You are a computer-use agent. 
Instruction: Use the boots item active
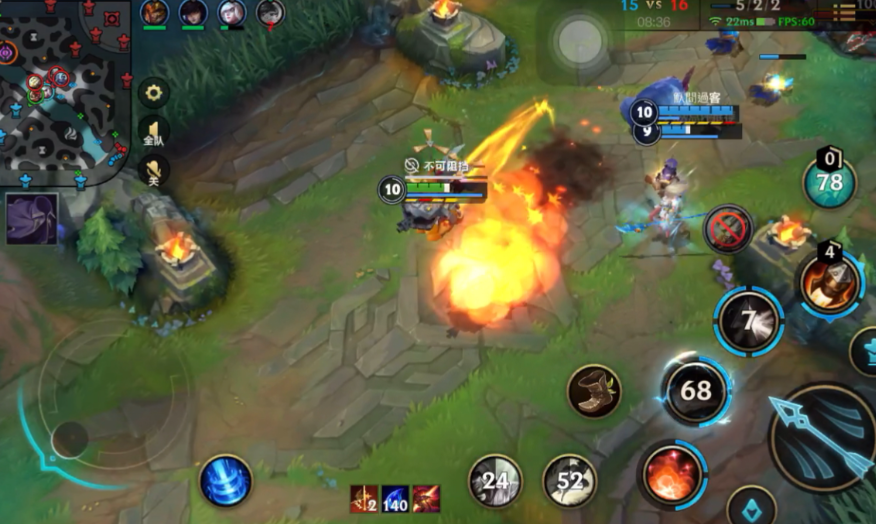pos(594,390)
